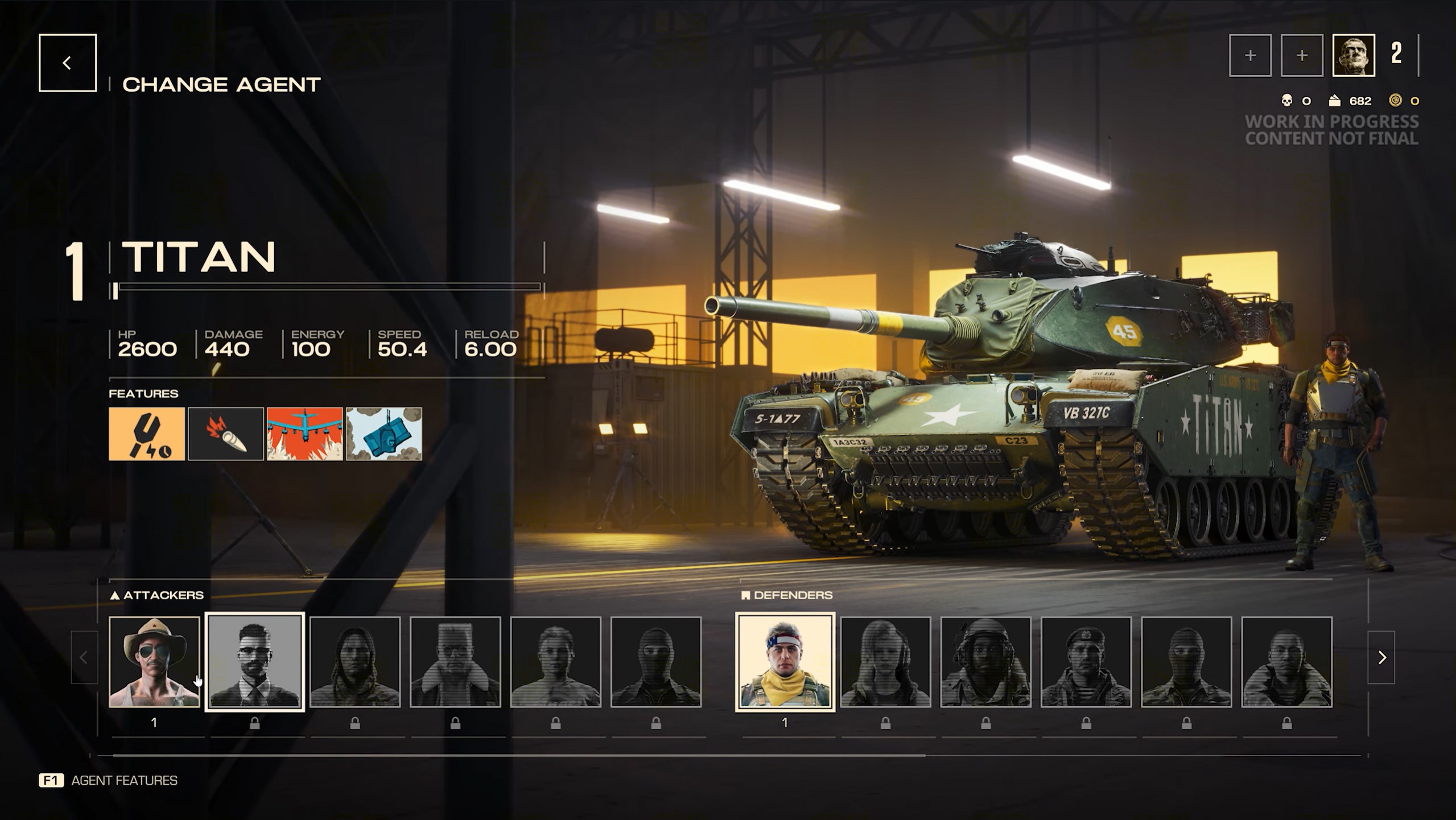
Task: Go back using the arrow button
Action: pos(67,63)
